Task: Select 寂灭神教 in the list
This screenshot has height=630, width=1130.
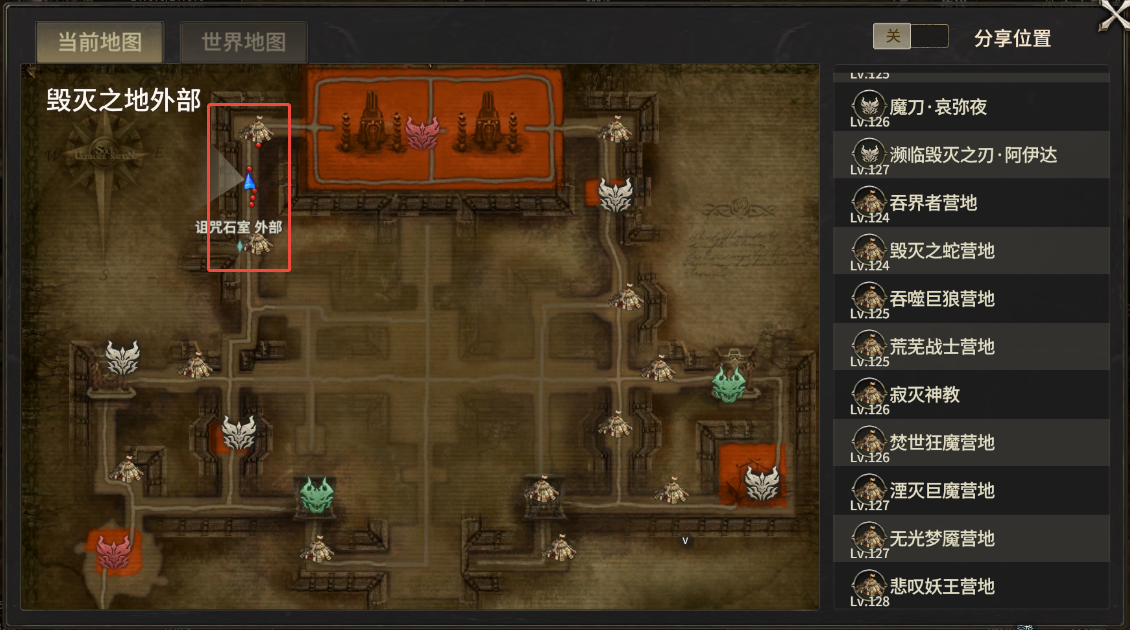Action: [924, 395]
